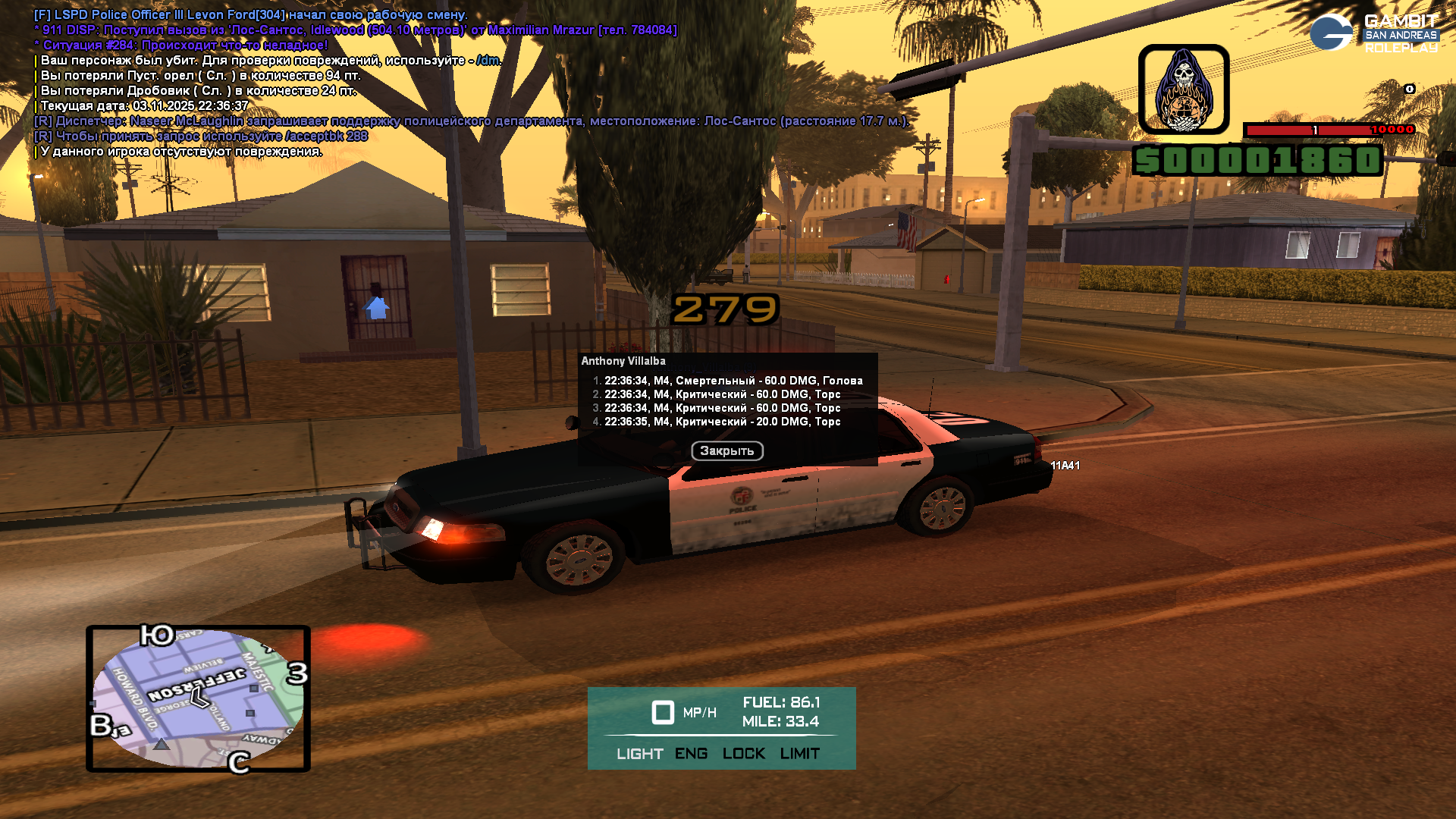
Task: Toggle the speed LIMIT indicator
Action: pos(799,754)
